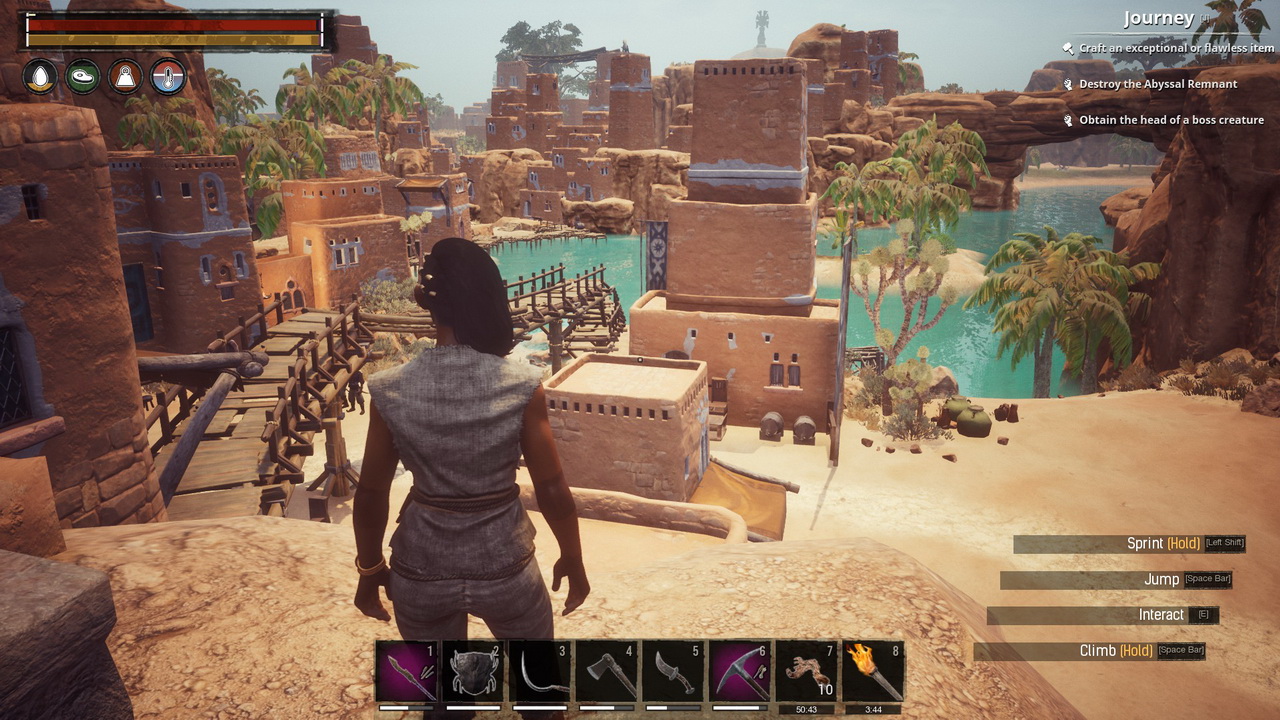This screenshot has height=720, width=1280.
Task: Choose the hatchet in the hotbar
Action: pyautogui.click(x=607, y=671)
